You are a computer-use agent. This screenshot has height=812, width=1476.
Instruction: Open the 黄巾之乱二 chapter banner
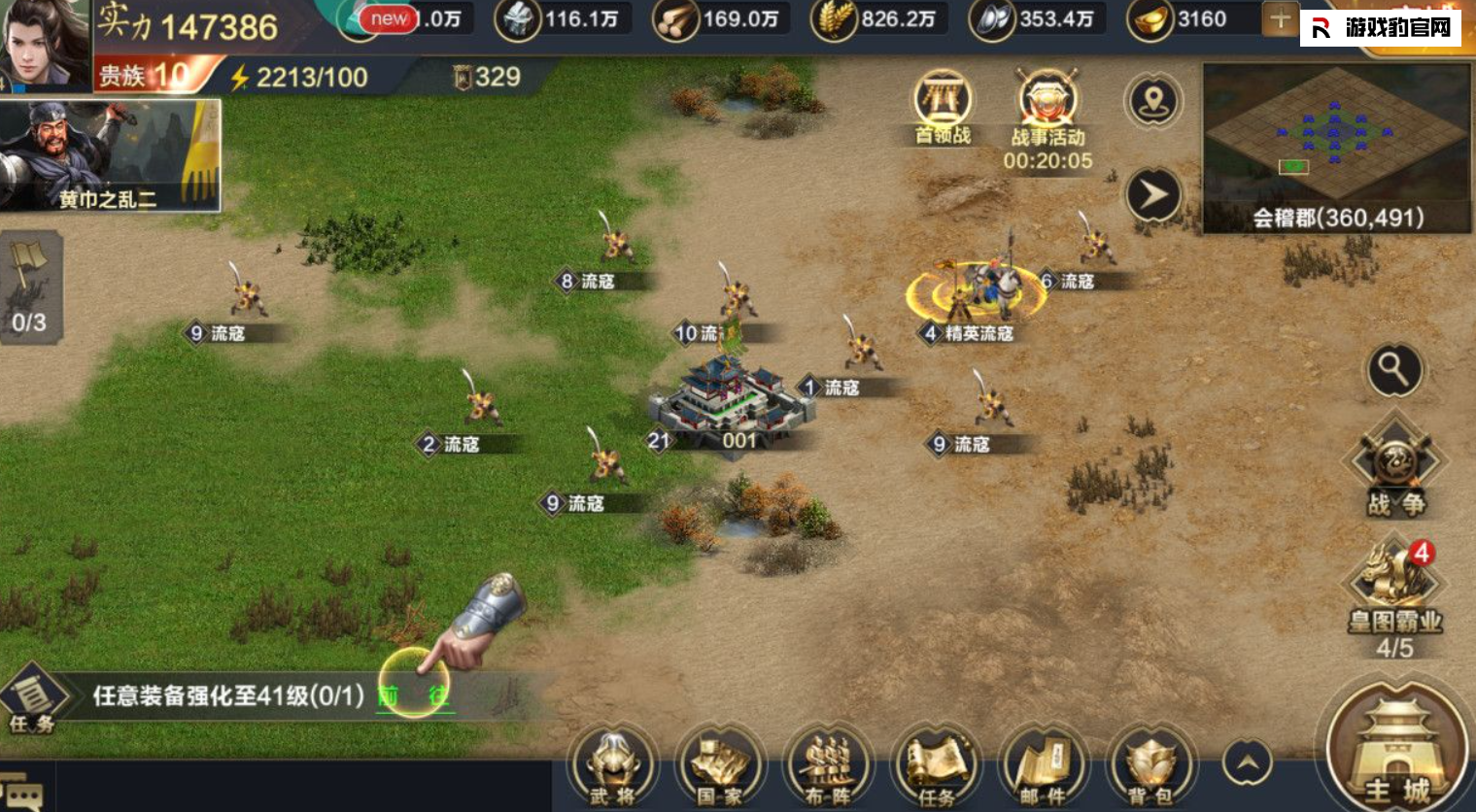[x=110, y=155]
